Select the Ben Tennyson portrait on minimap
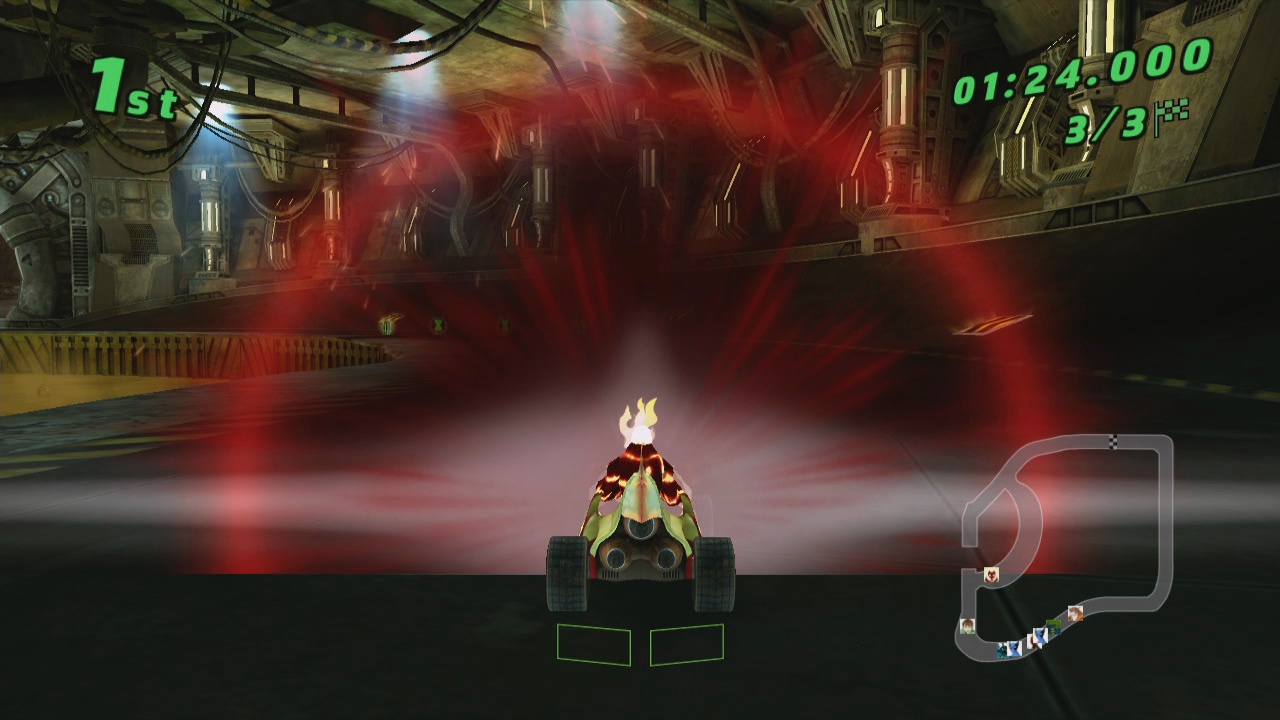 tap(966, 627)
